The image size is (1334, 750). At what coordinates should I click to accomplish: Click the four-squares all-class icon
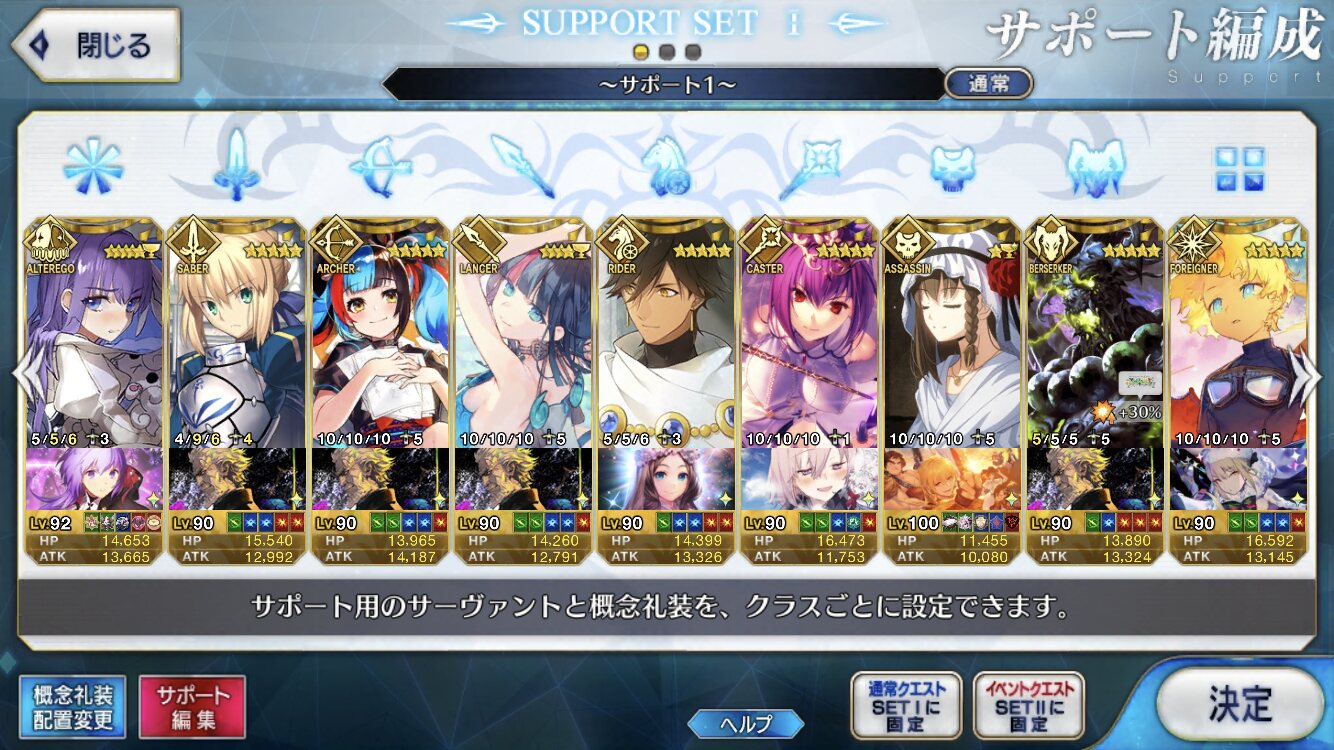click(1239, 169)
